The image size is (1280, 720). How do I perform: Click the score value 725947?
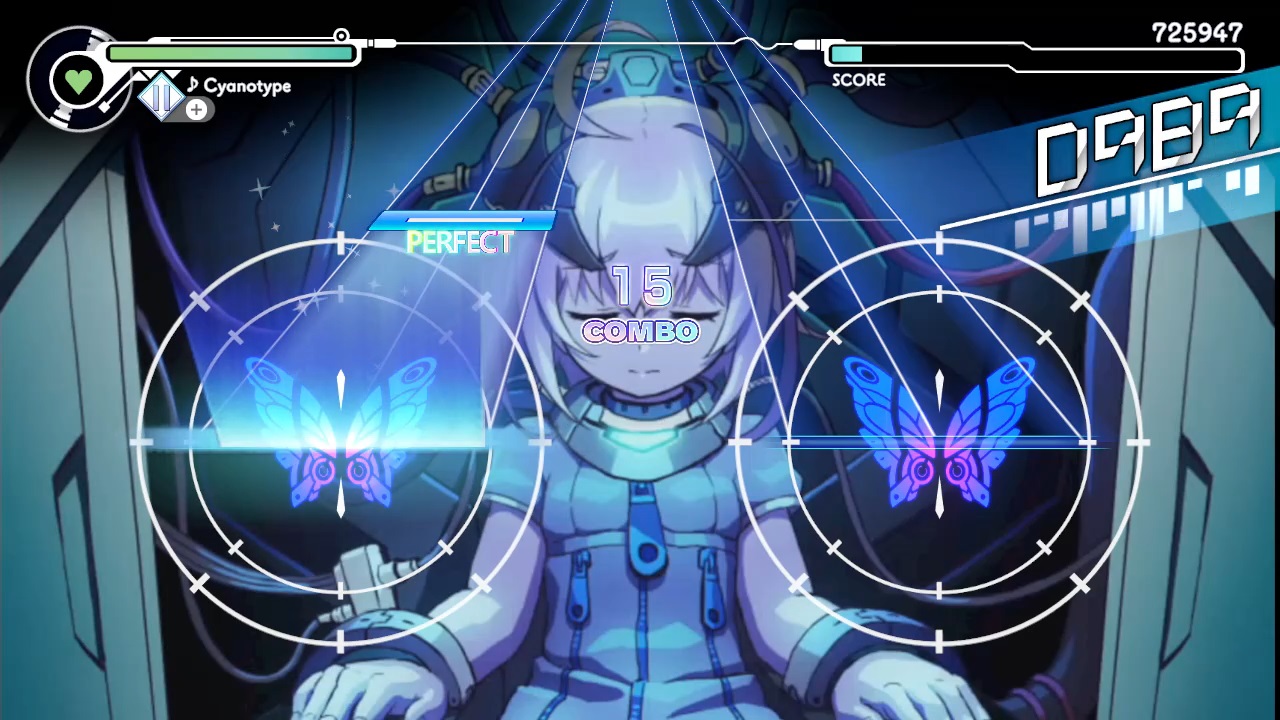[x=1196, y=34]
